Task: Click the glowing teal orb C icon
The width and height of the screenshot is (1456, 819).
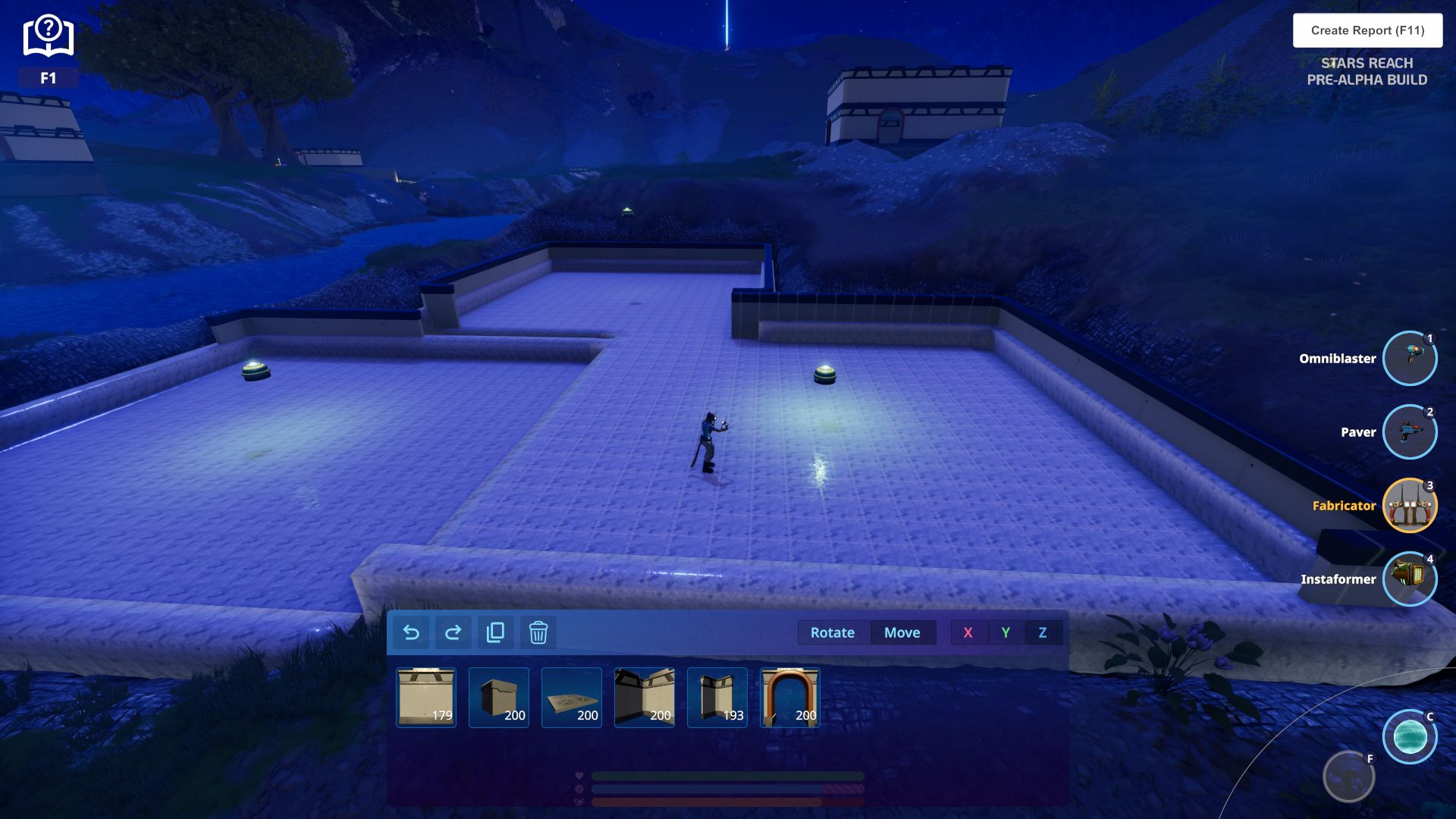Action: pos(1409,736)
